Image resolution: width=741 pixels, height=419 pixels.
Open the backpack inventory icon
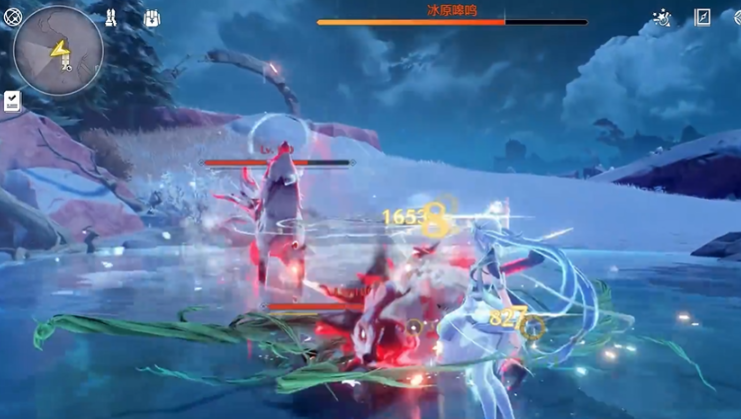coord(151,18)
